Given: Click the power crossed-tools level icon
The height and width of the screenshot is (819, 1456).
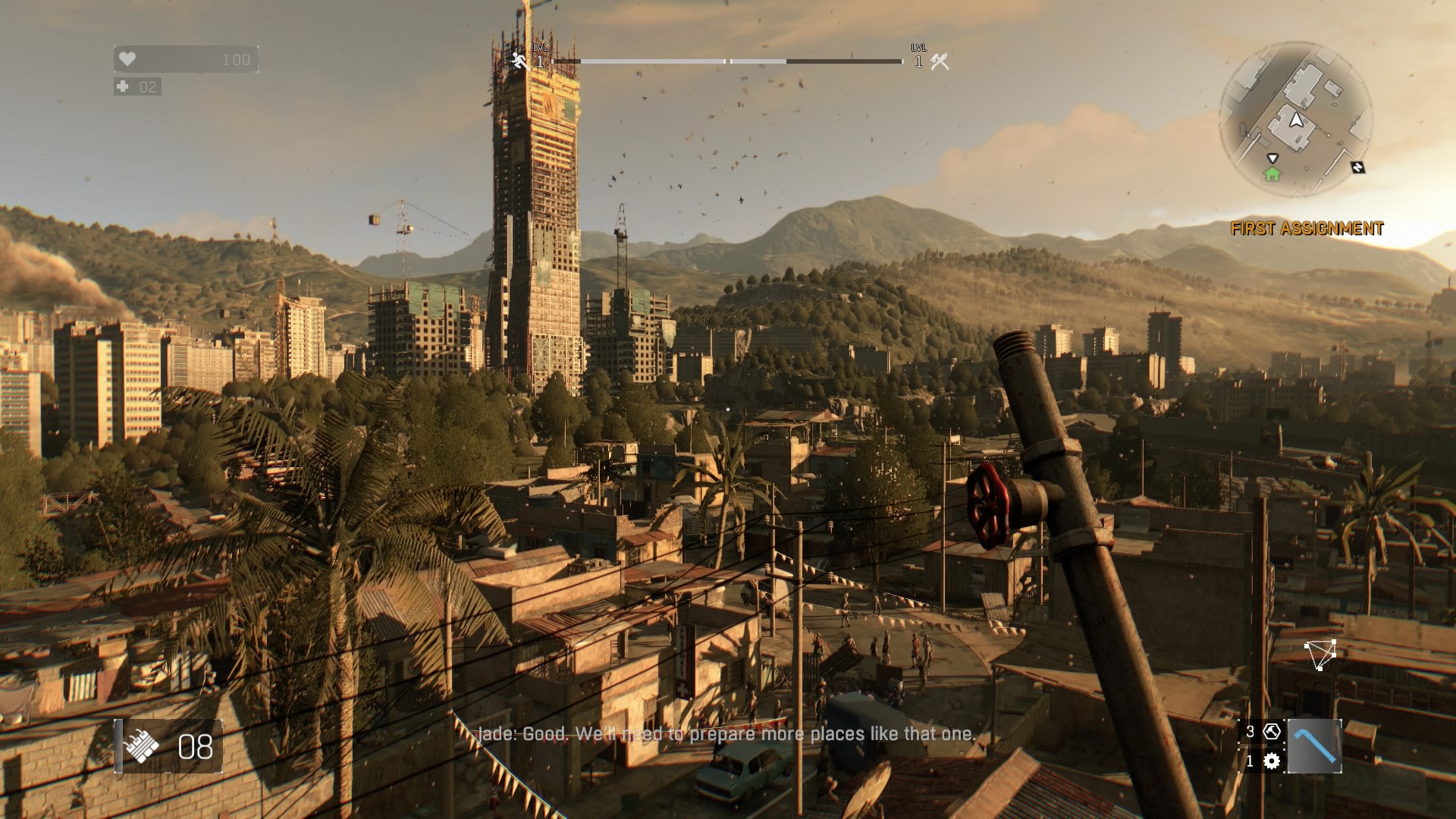Looking at the screenshot, I should click(940, 62).
